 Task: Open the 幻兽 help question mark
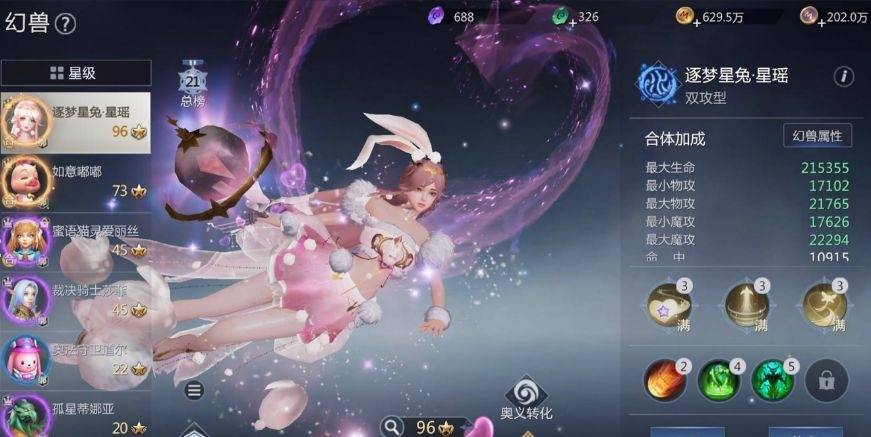point(66,24)
